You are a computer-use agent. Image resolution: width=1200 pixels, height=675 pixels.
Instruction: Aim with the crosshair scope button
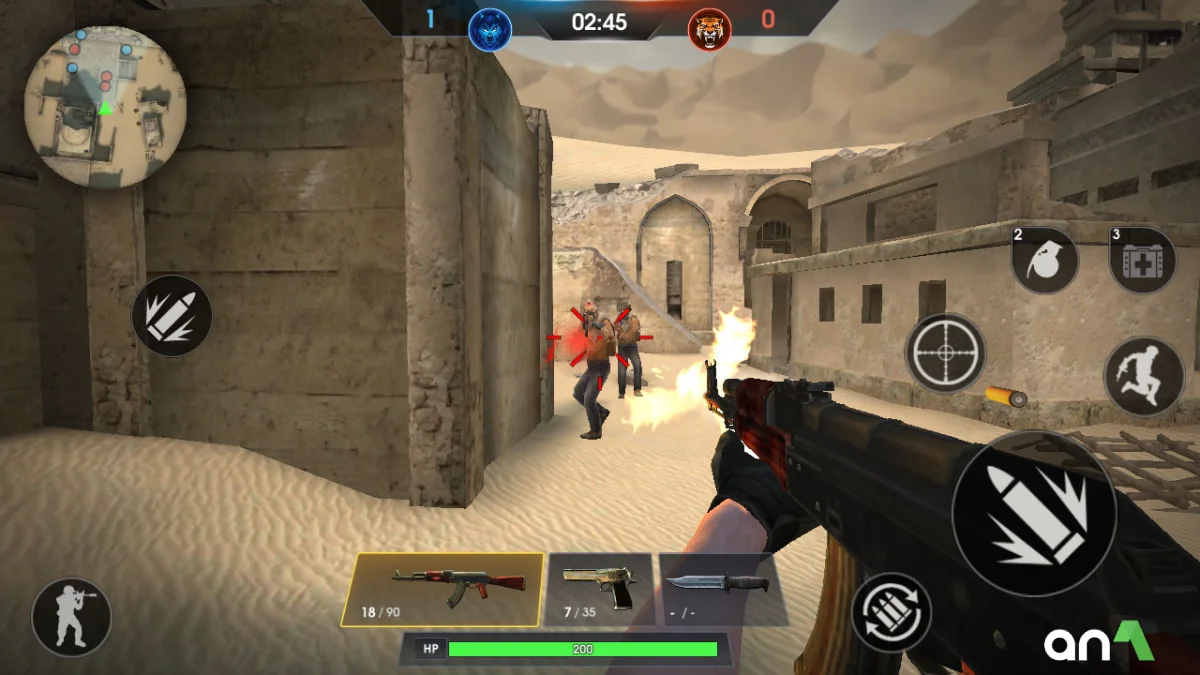[945, 353]
